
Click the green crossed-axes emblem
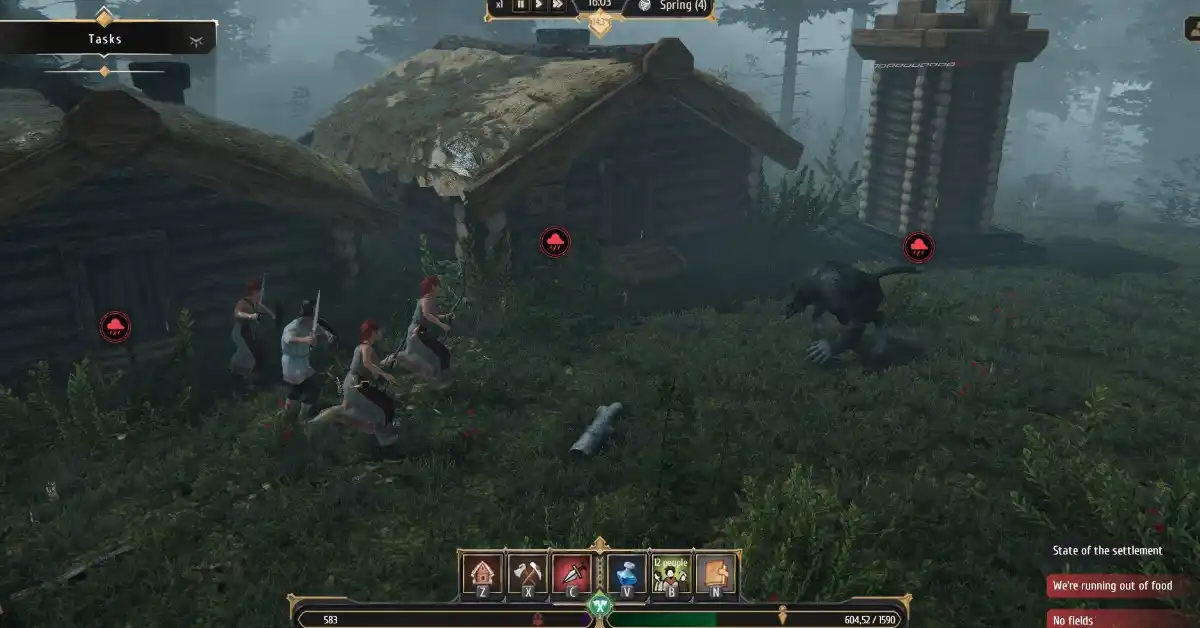tap(599, 605)
